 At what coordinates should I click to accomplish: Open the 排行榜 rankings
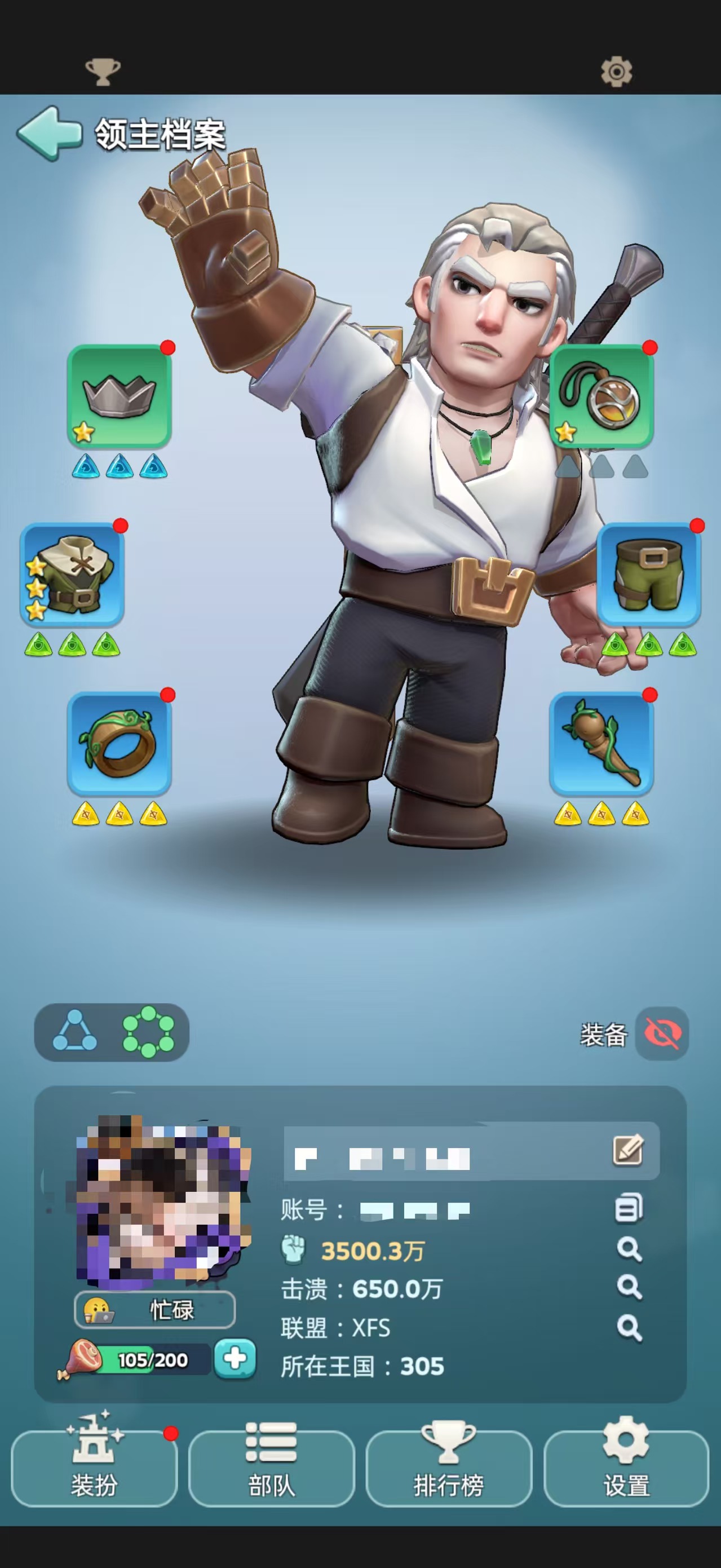coord(449,1468)
